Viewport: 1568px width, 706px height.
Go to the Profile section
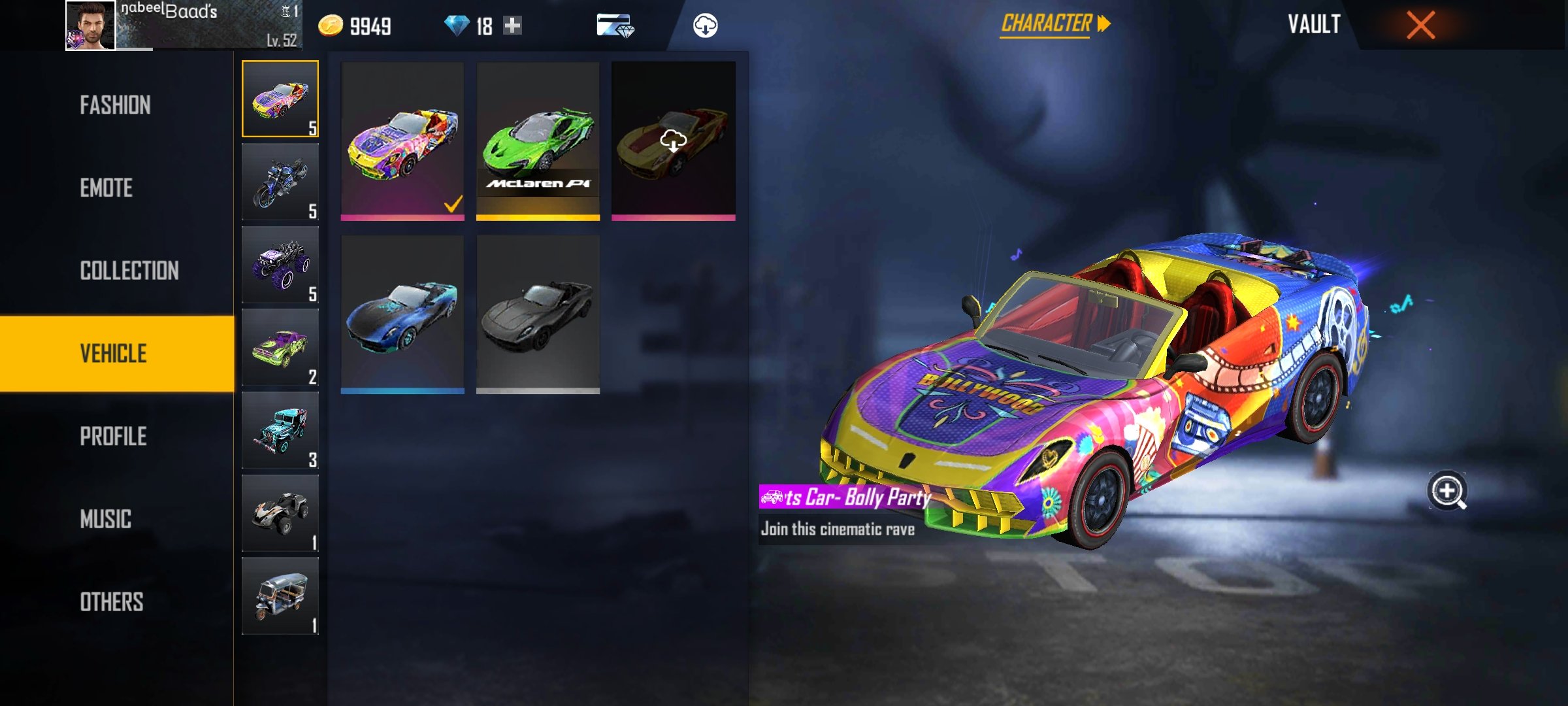(113, 437)
